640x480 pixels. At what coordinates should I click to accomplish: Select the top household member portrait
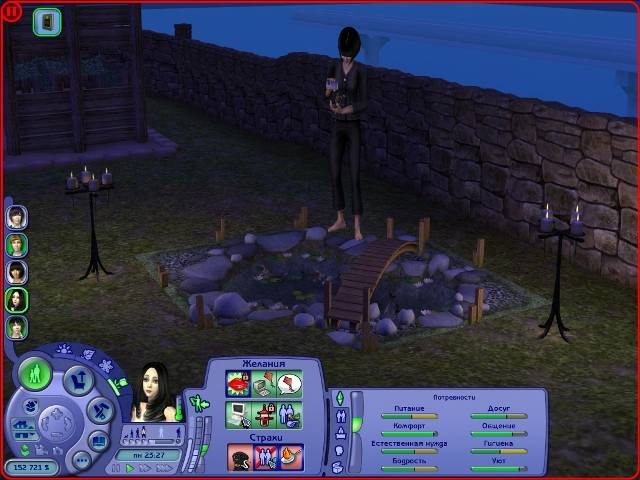pyautogui.click(x=17, y=217)
